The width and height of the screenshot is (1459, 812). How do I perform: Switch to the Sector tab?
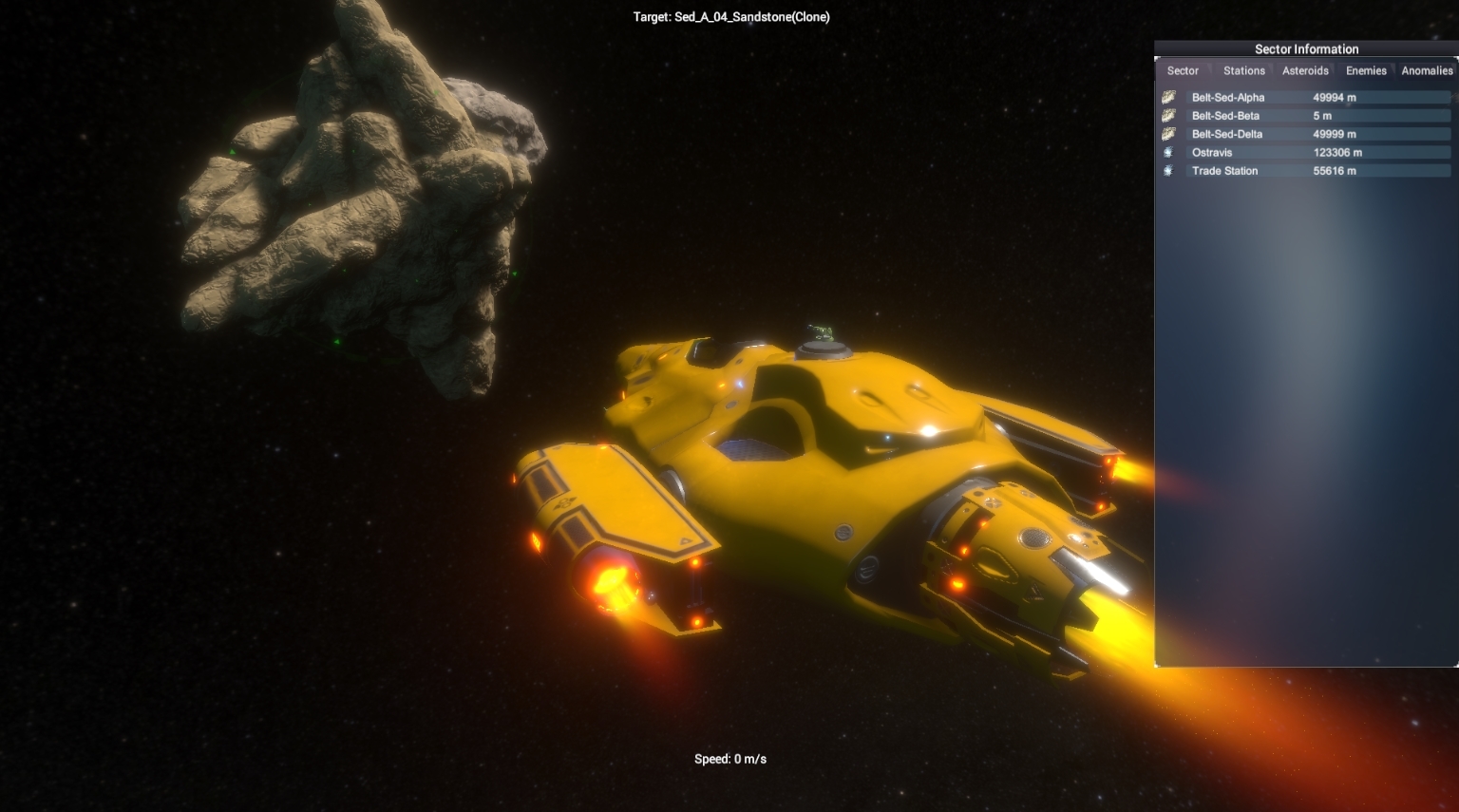click(1183, 70)
